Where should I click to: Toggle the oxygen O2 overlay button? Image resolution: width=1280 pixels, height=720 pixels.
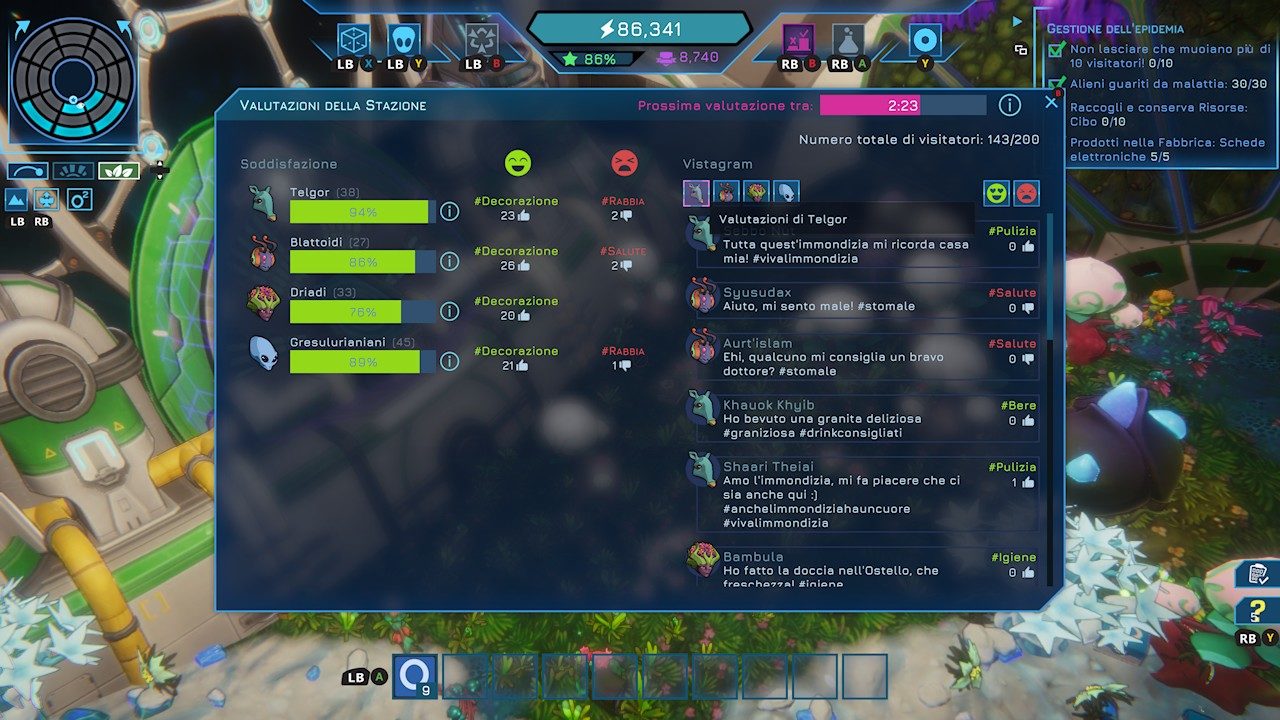click(x=79, y=199)
